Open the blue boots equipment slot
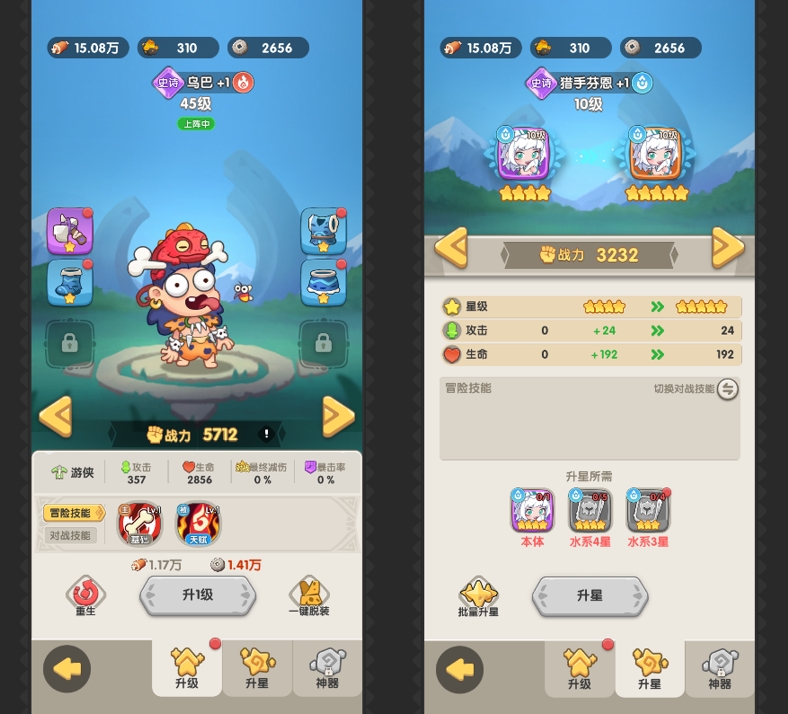Screen dimensions: 788x714 (x=70, y=282)
